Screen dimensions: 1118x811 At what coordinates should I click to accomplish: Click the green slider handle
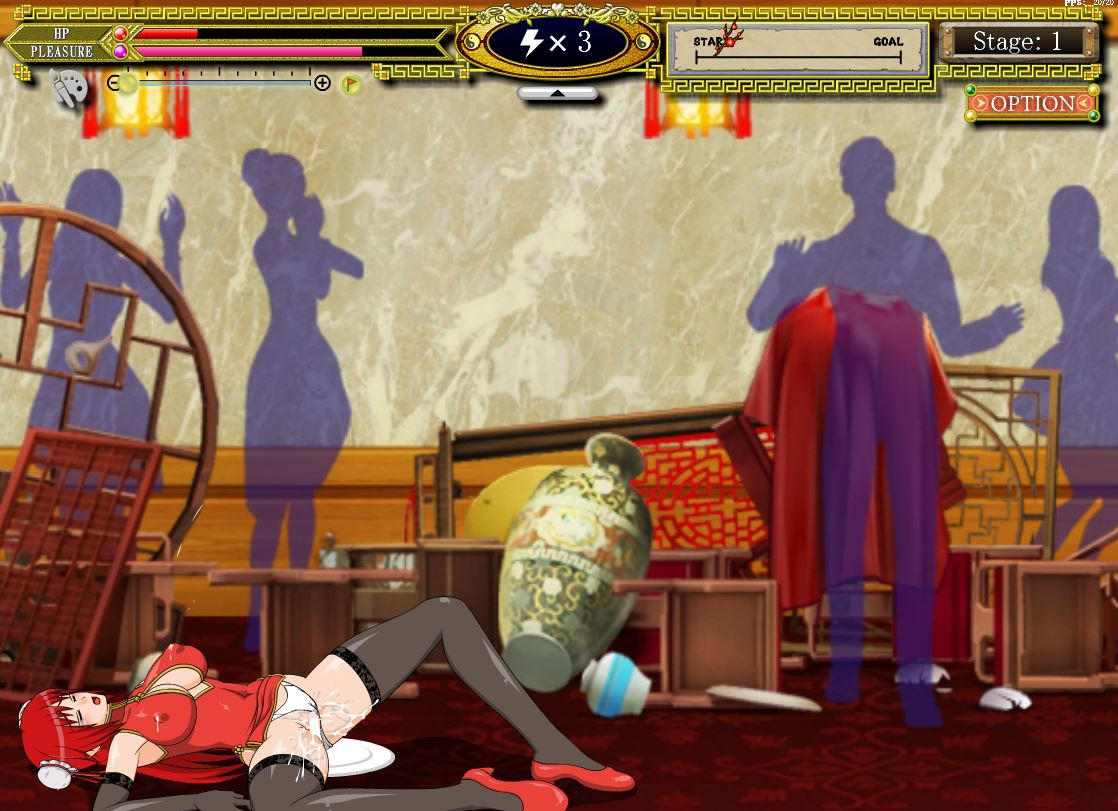(x=129, y=84)
